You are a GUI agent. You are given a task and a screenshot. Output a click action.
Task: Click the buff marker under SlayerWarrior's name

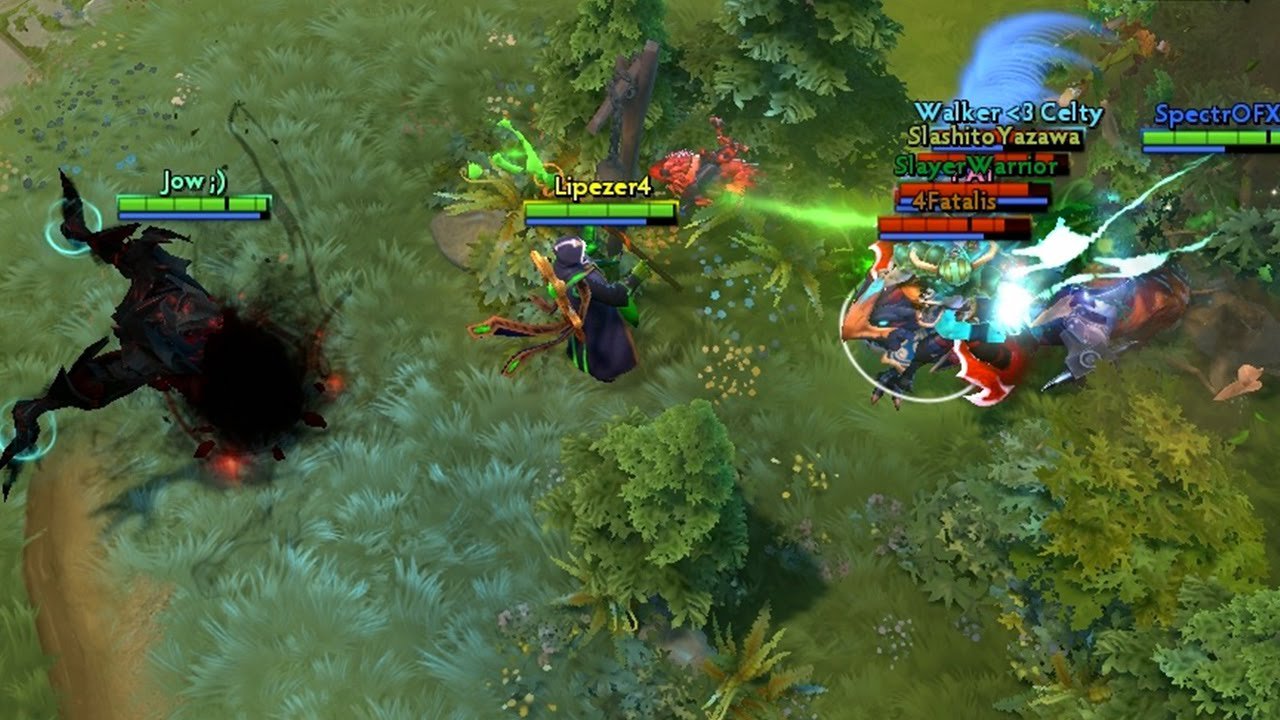pos(970,175)
